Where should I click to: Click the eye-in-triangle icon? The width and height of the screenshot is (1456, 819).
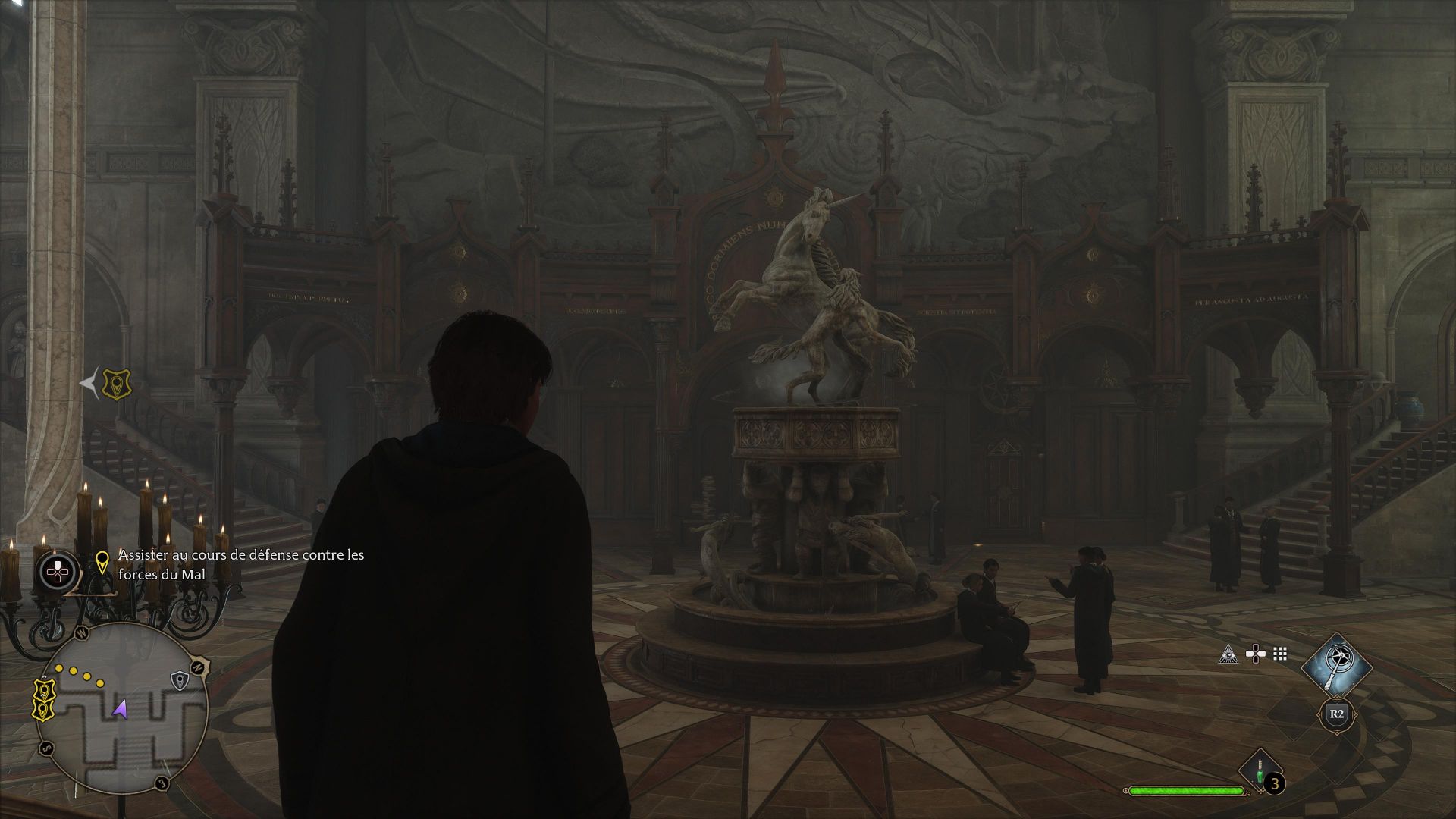point(1228,654)
